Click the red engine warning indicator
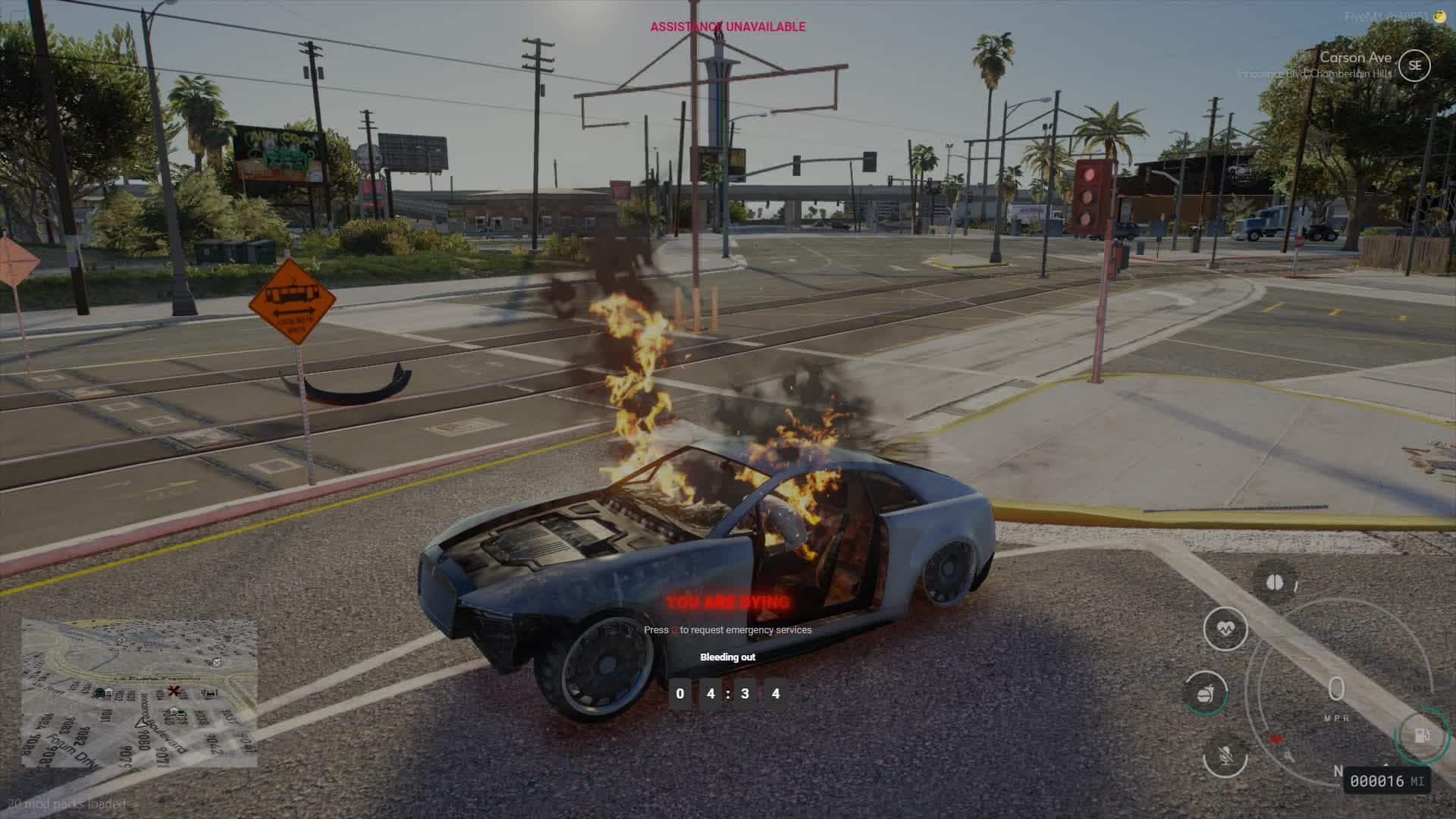1456x819 pixels. point(1276,739)
